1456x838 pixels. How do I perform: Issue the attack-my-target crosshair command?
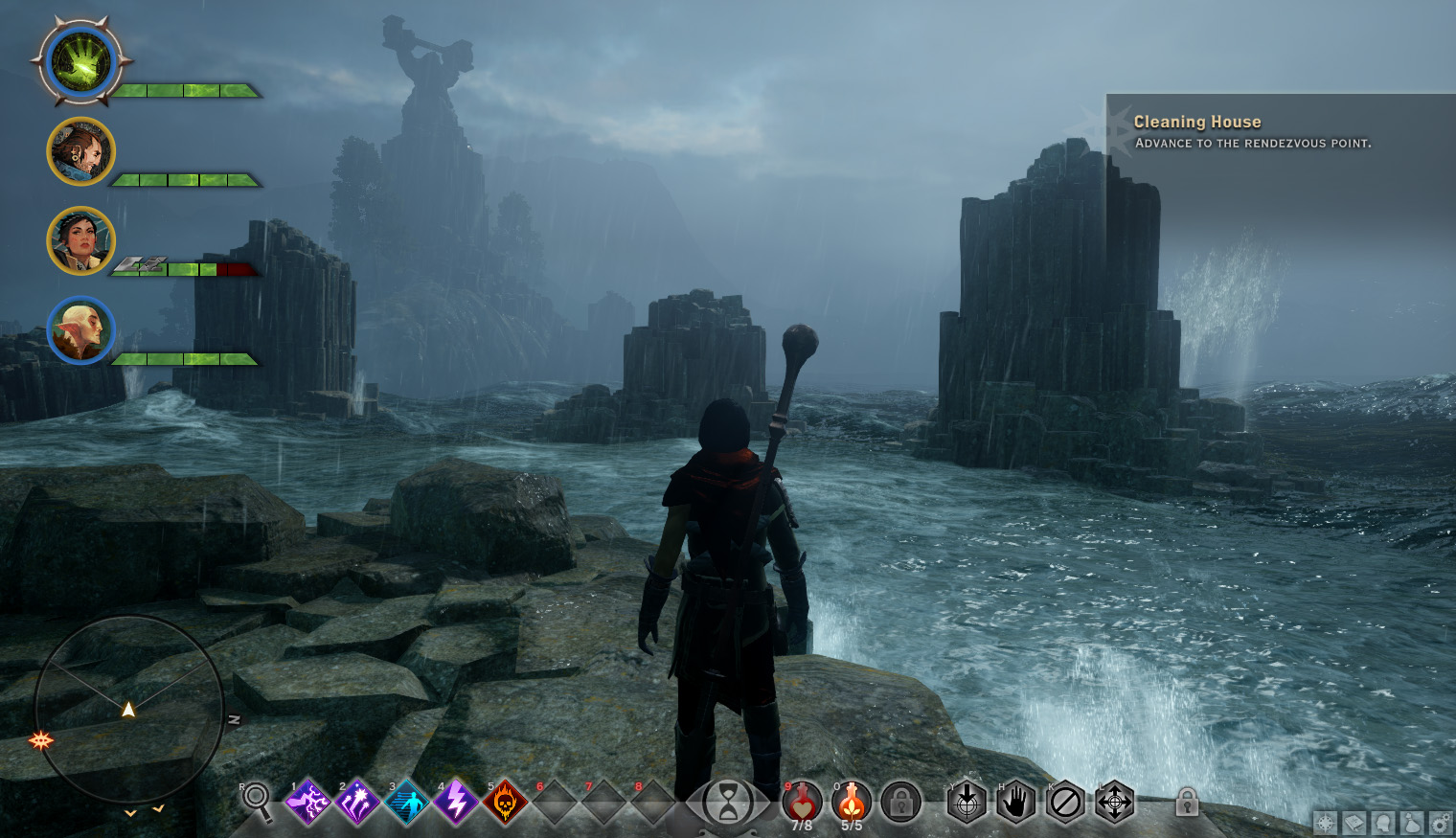tap(967, 802)
